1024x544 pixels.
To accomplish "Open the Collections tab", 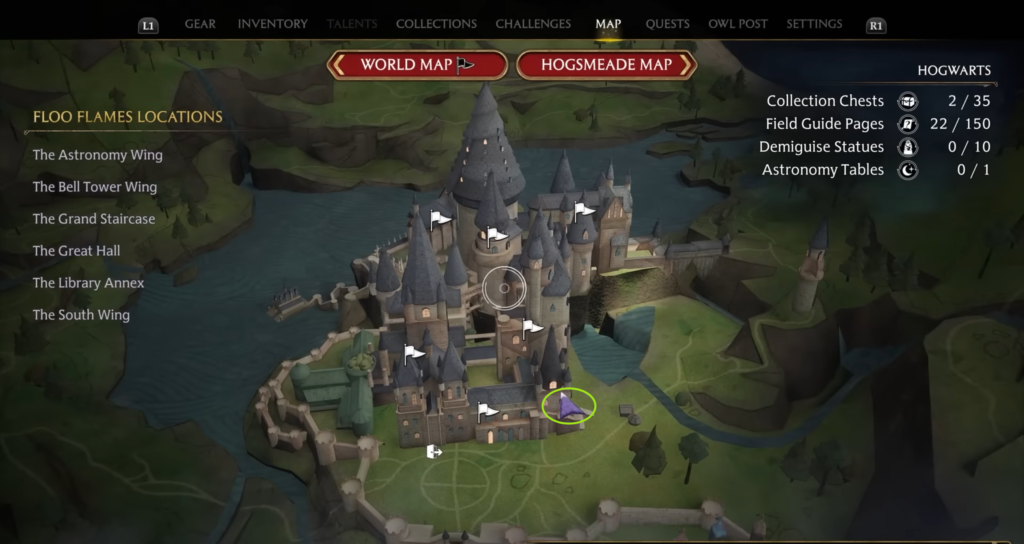I will tap(436, 24).
